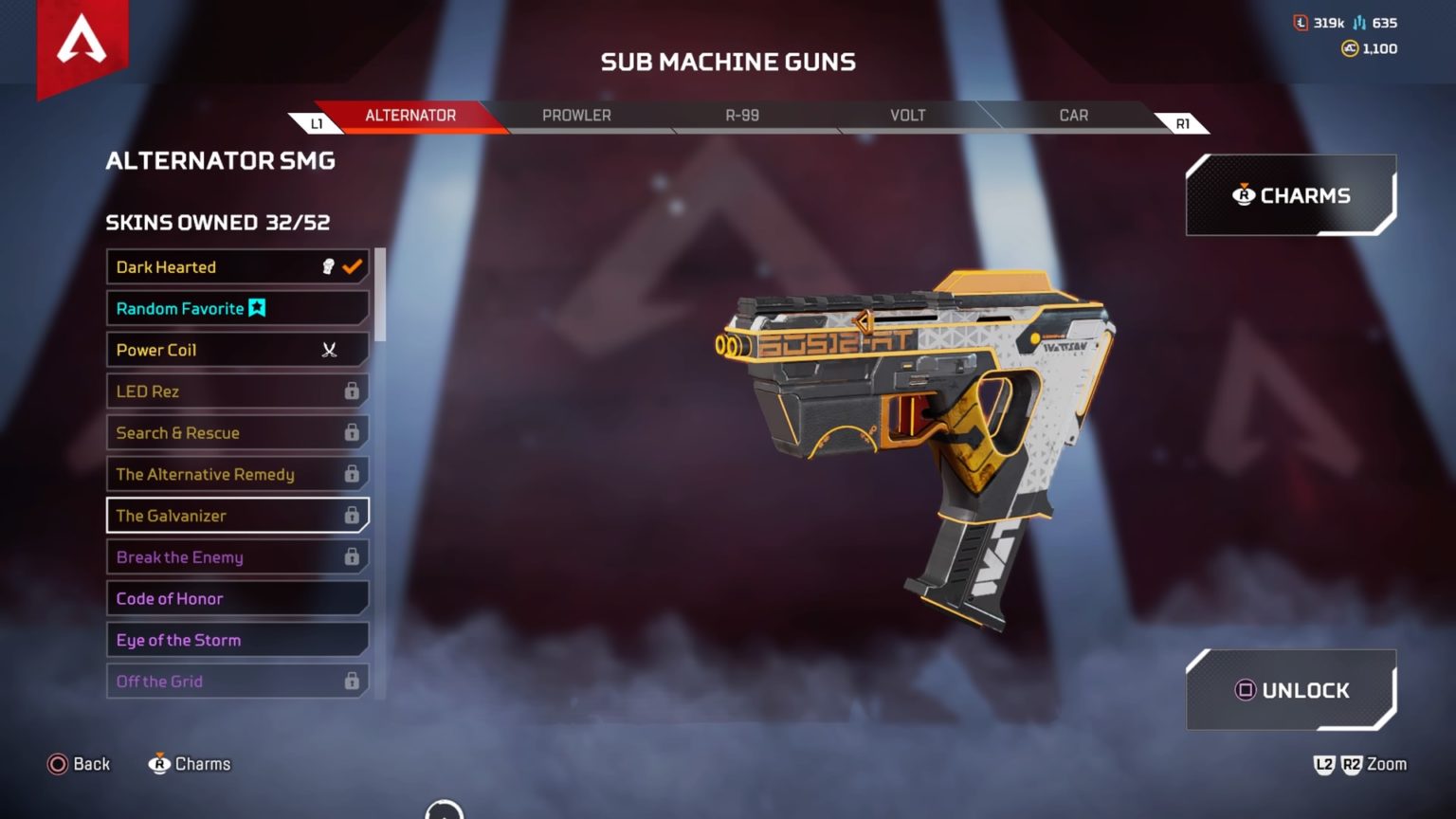Toggle the Random Favorite star banner
Viewport: 1456px width, 819px height.
point(256,308)
